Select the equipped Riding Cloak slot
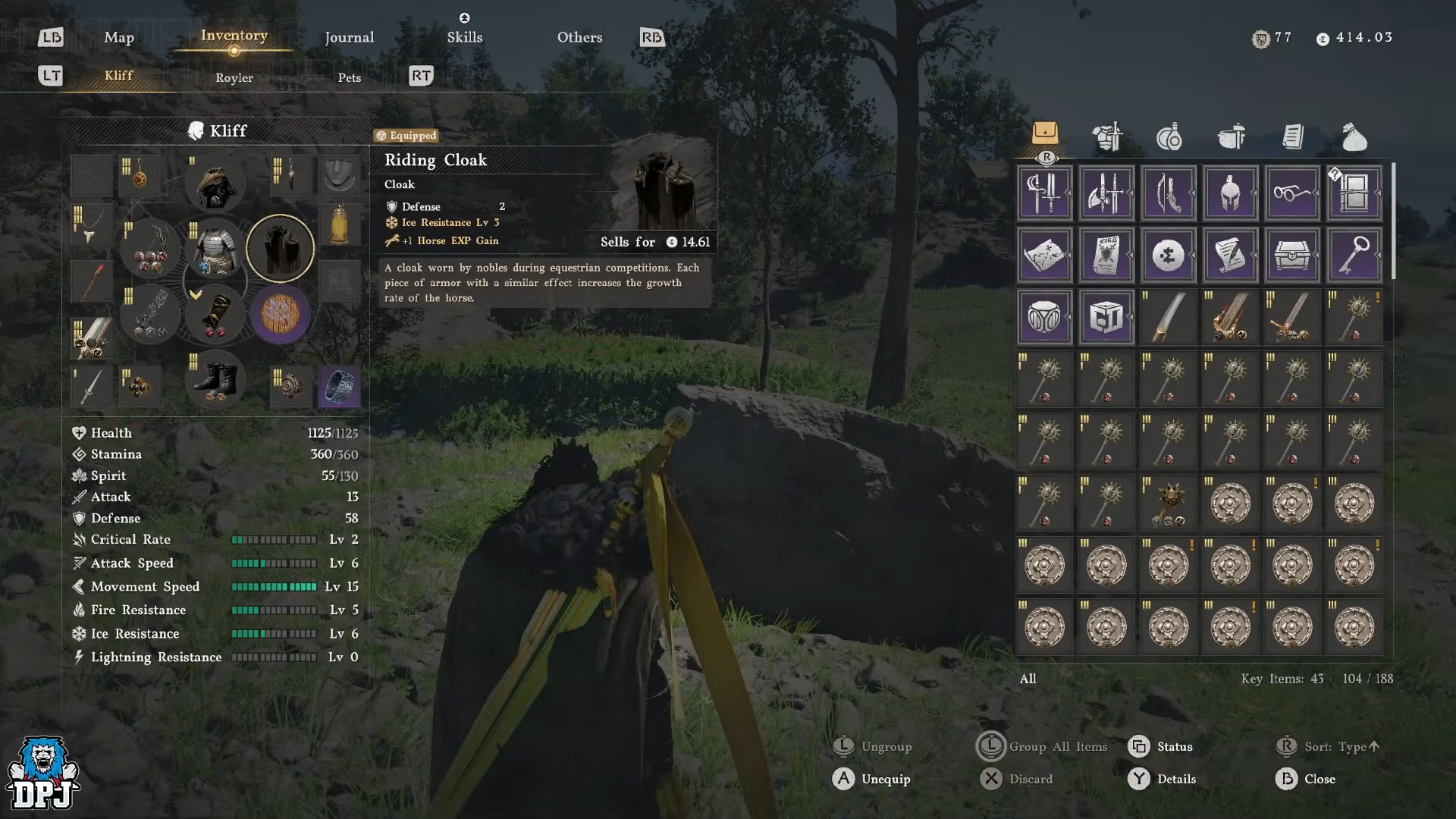Screen dimensions: 1456x819 tap(280, 249)
